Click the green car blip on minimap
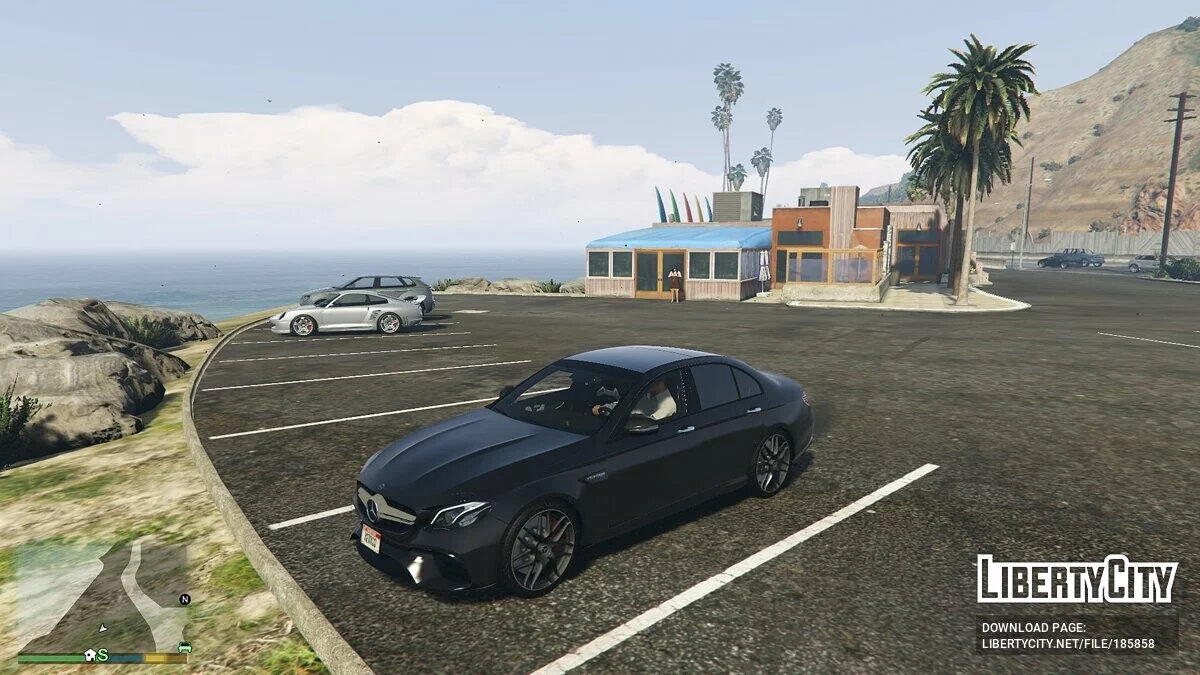The image size is (1200, 675). tap(184, 648)
